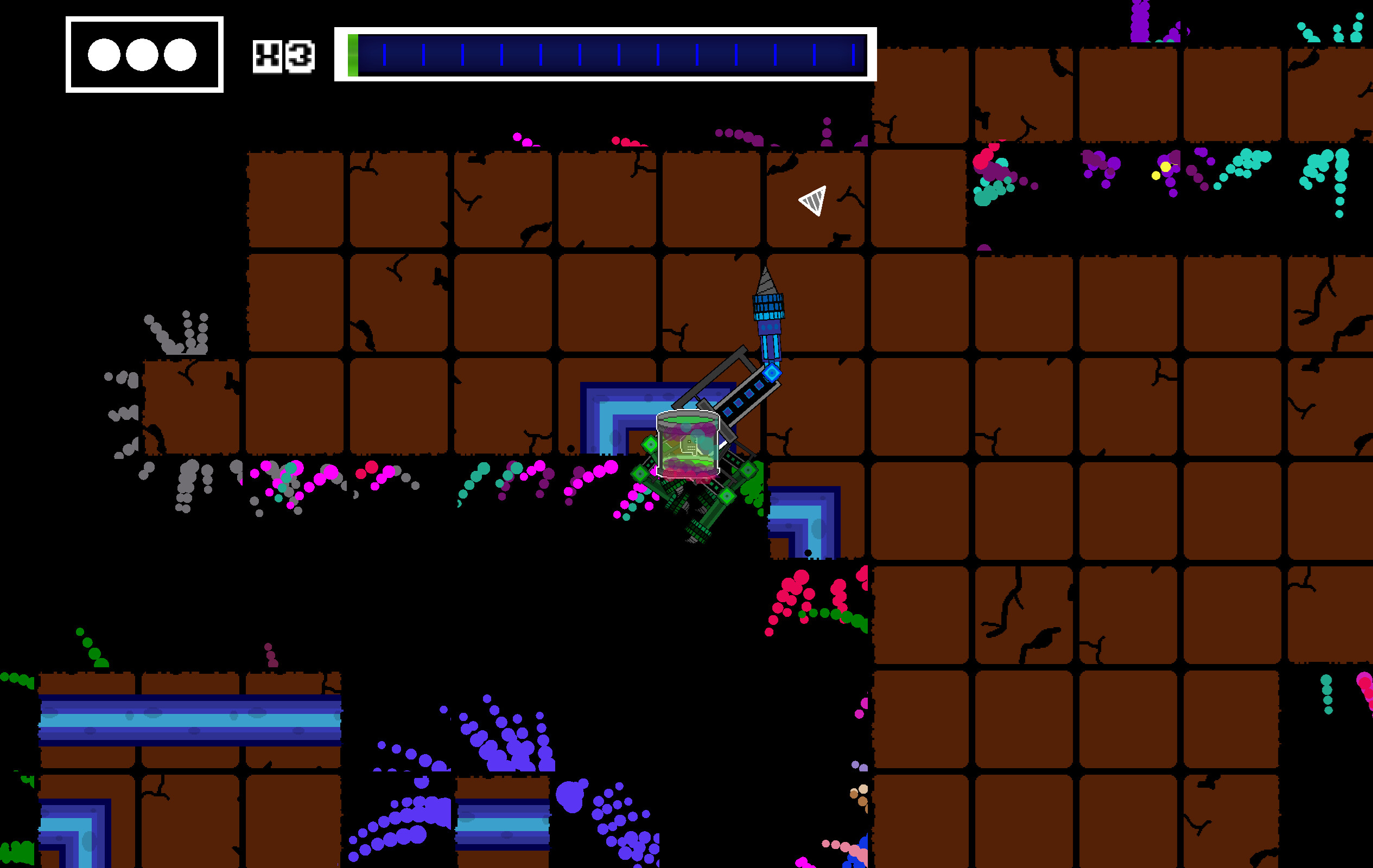Click the X3 lives multiplier label
The width and height of the screenshot is (1373, 868).
282,57
